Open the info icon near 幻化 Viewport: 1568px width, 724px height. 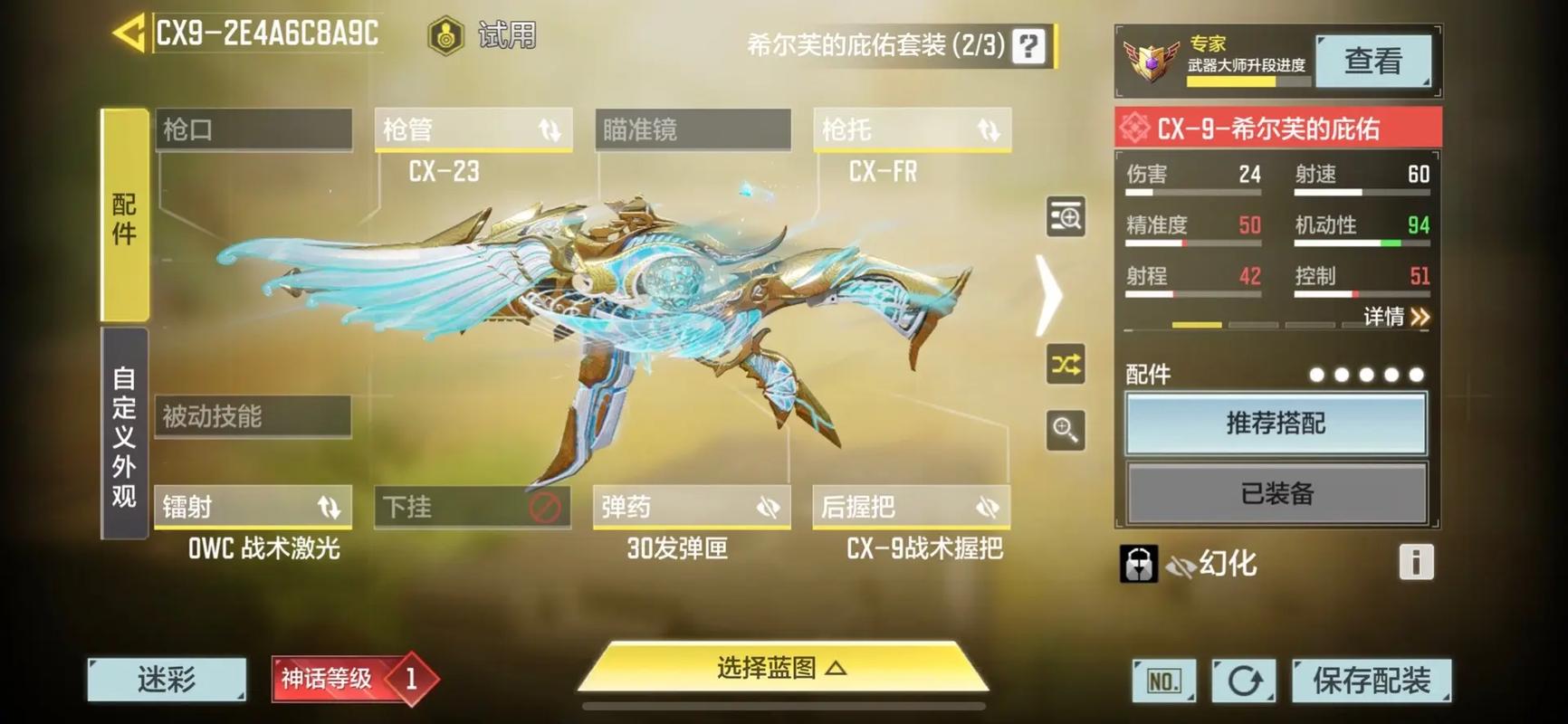coord(1416,562)
